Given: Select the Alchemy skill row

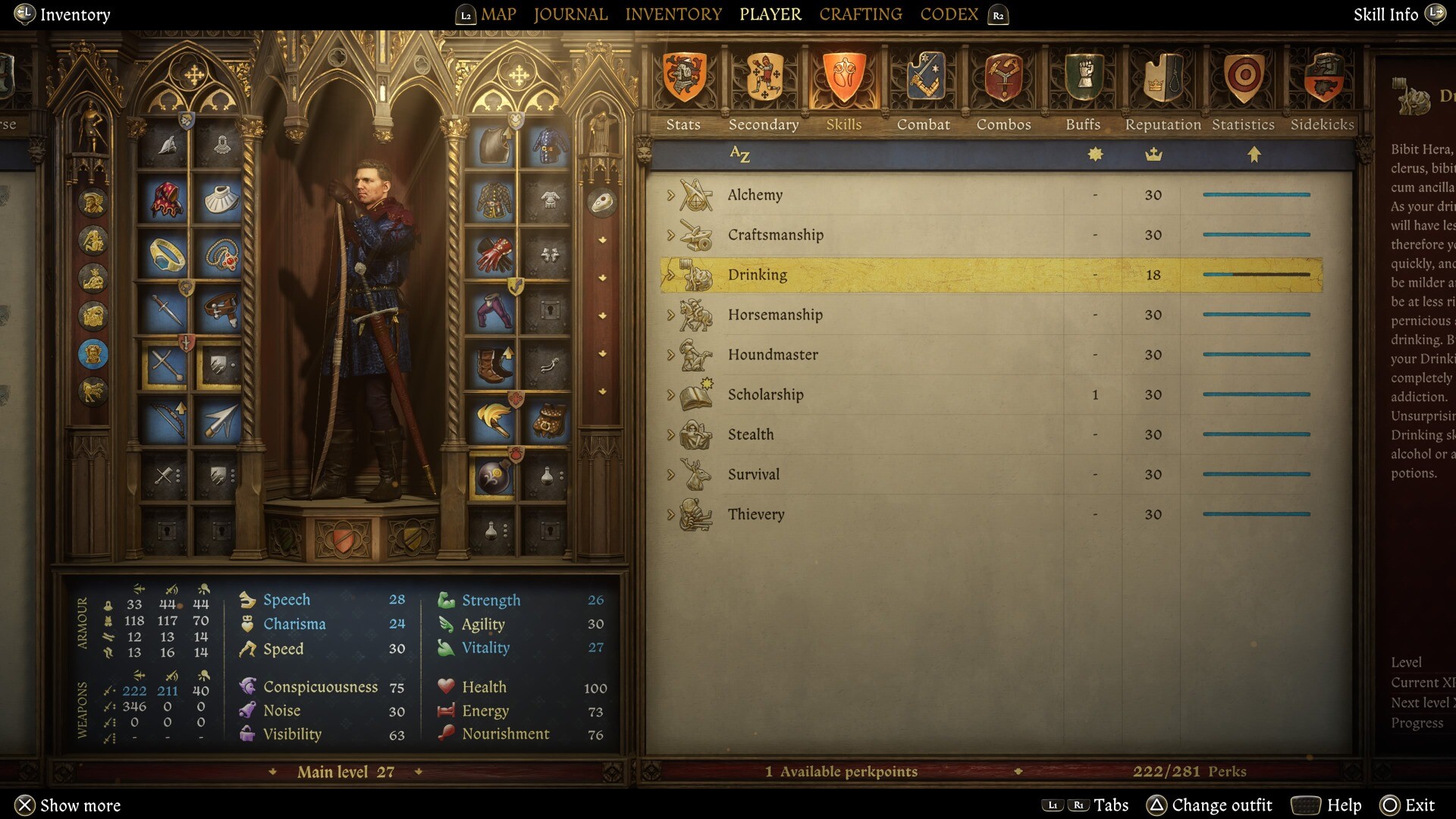Looking at the screenshot, I should pos(755,195).
